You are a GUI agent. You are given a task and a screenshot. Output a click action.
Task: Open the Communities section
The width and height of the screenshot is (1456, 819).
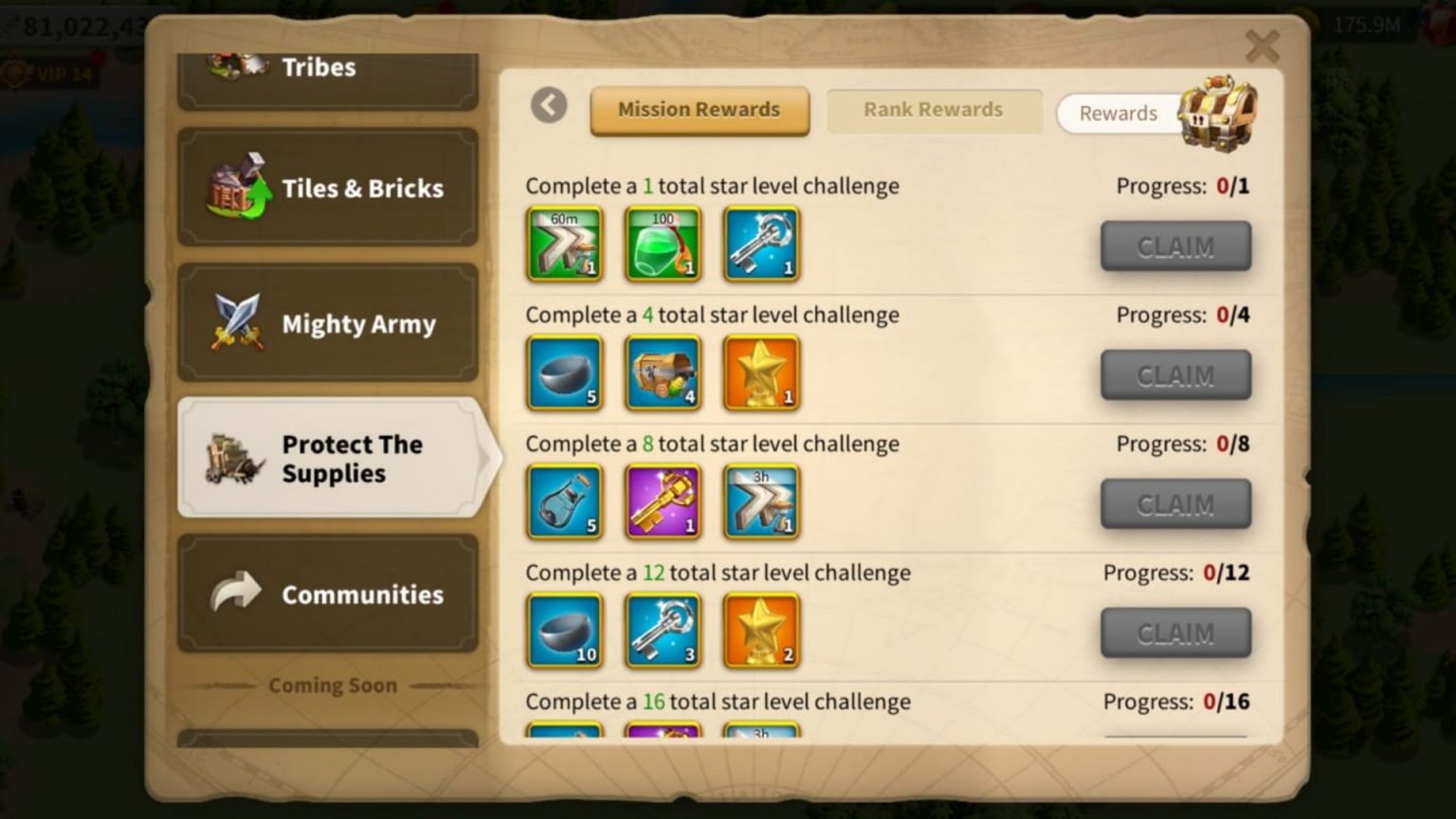(327, 593)
